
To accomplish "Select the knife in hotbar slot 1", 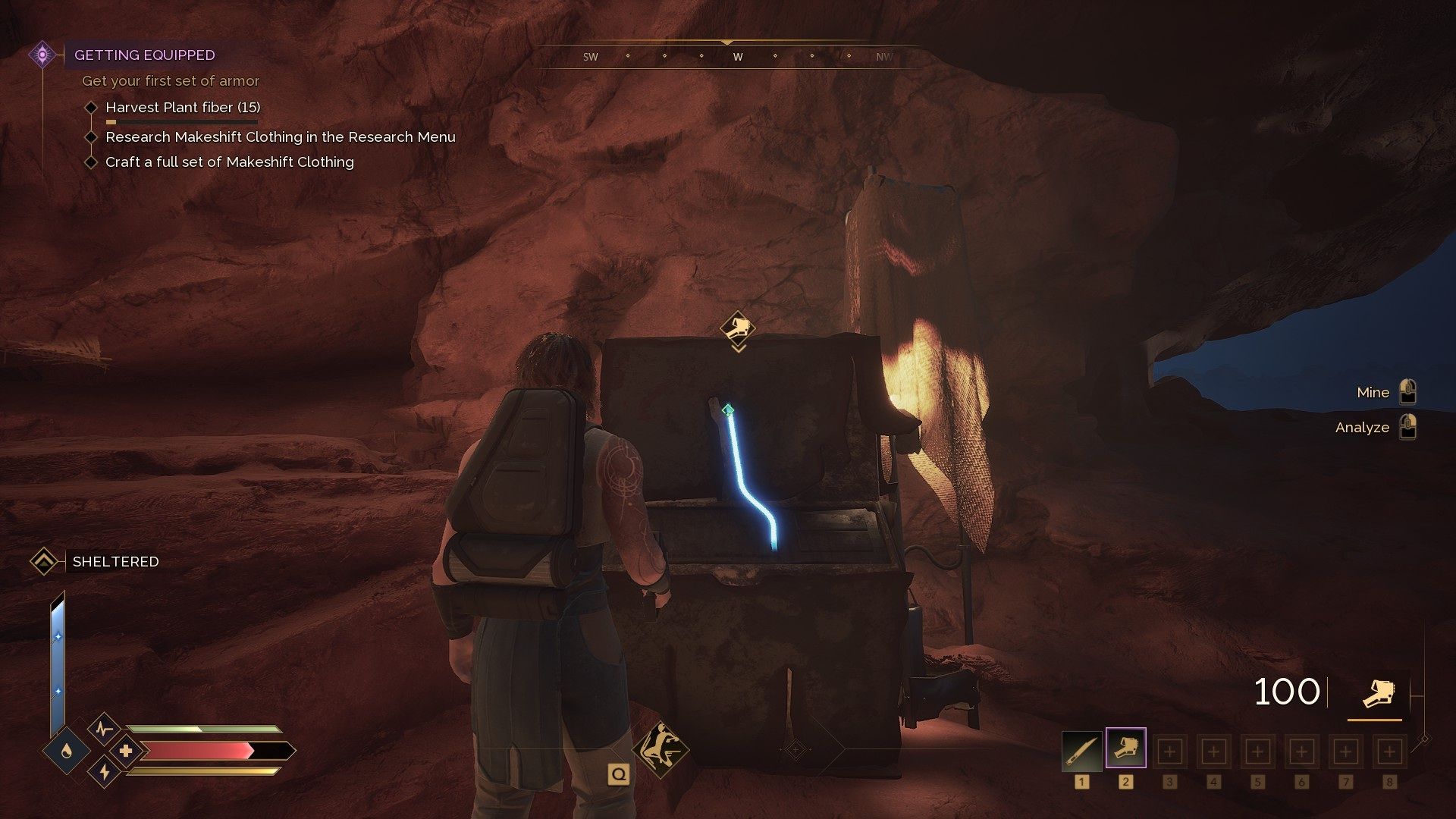I will point(1081,752).
